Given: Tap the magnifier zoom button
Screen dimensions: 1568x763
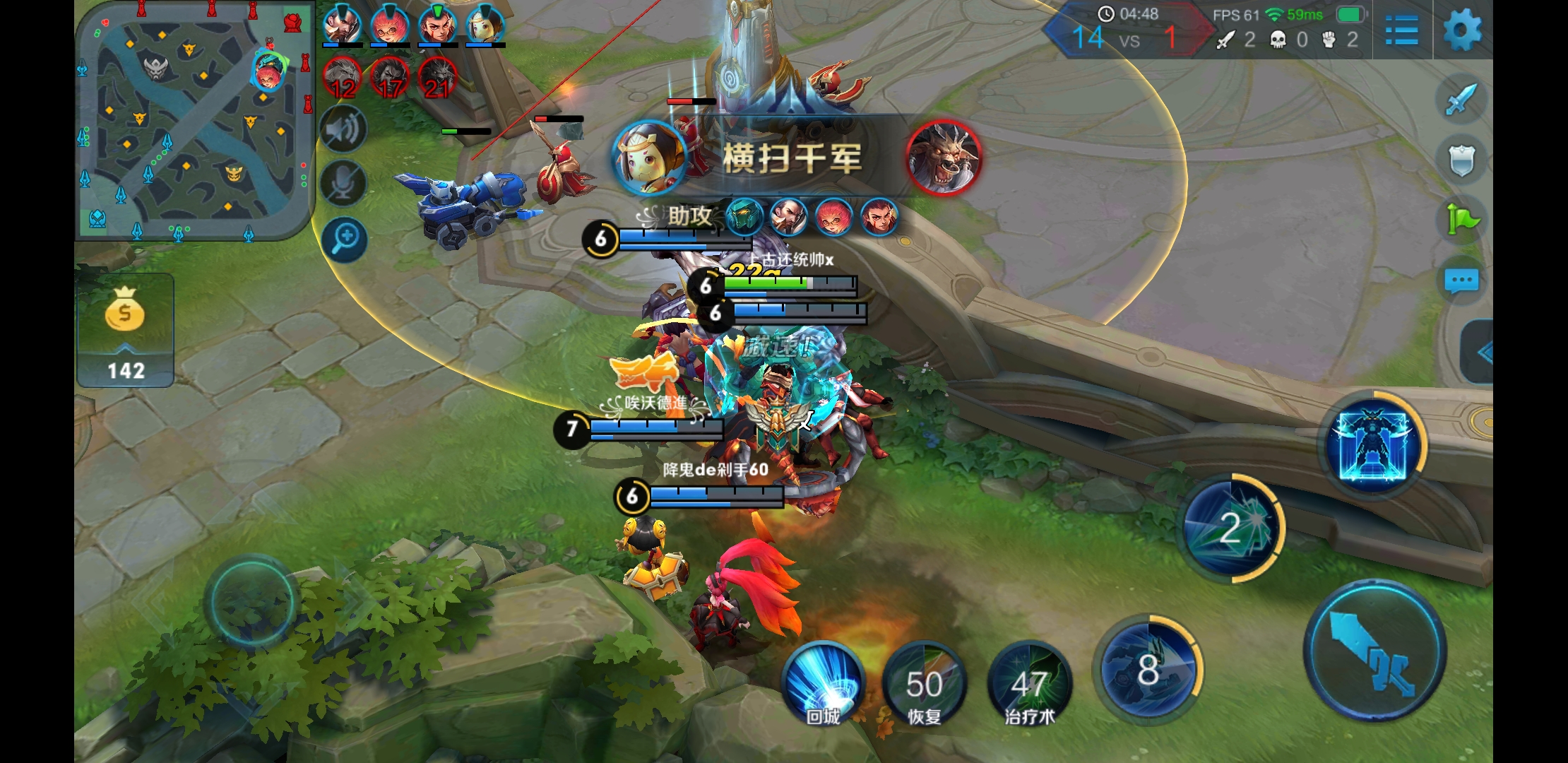Looking at the screenshot, I should click(345, 239).
